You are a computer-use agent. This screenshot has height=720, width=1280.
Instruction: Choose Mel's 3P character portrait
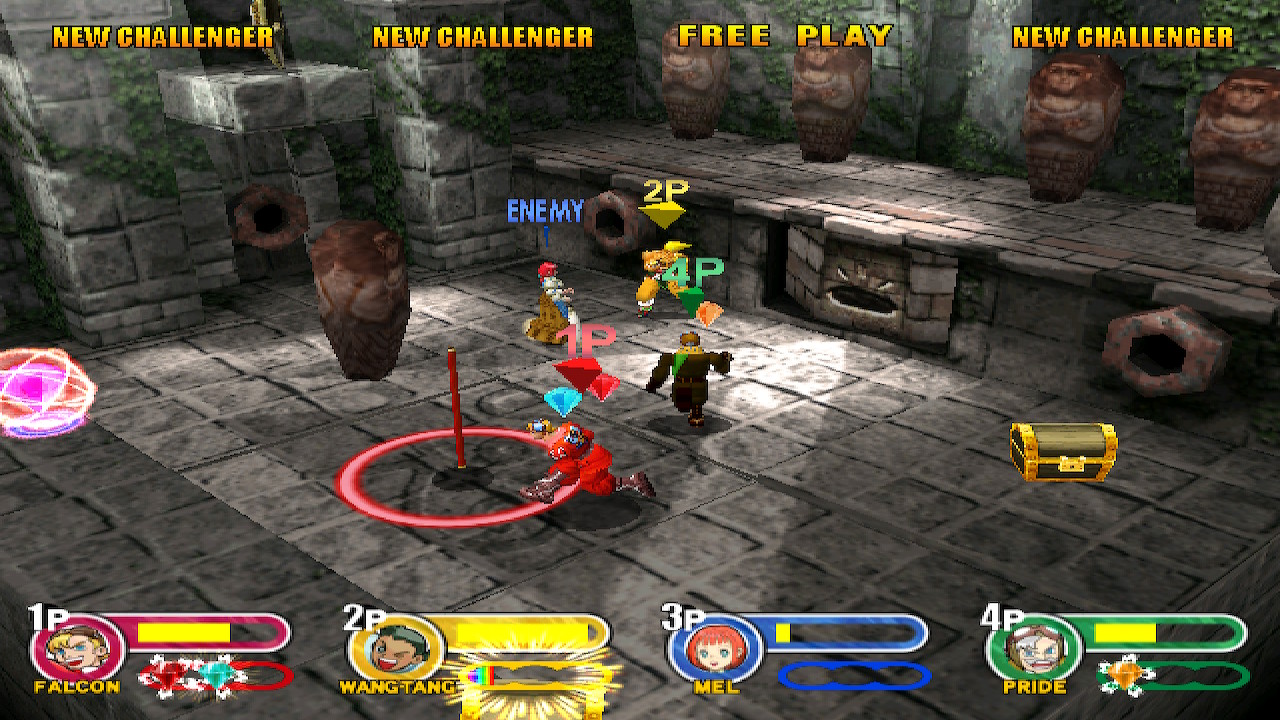[714, 648]
